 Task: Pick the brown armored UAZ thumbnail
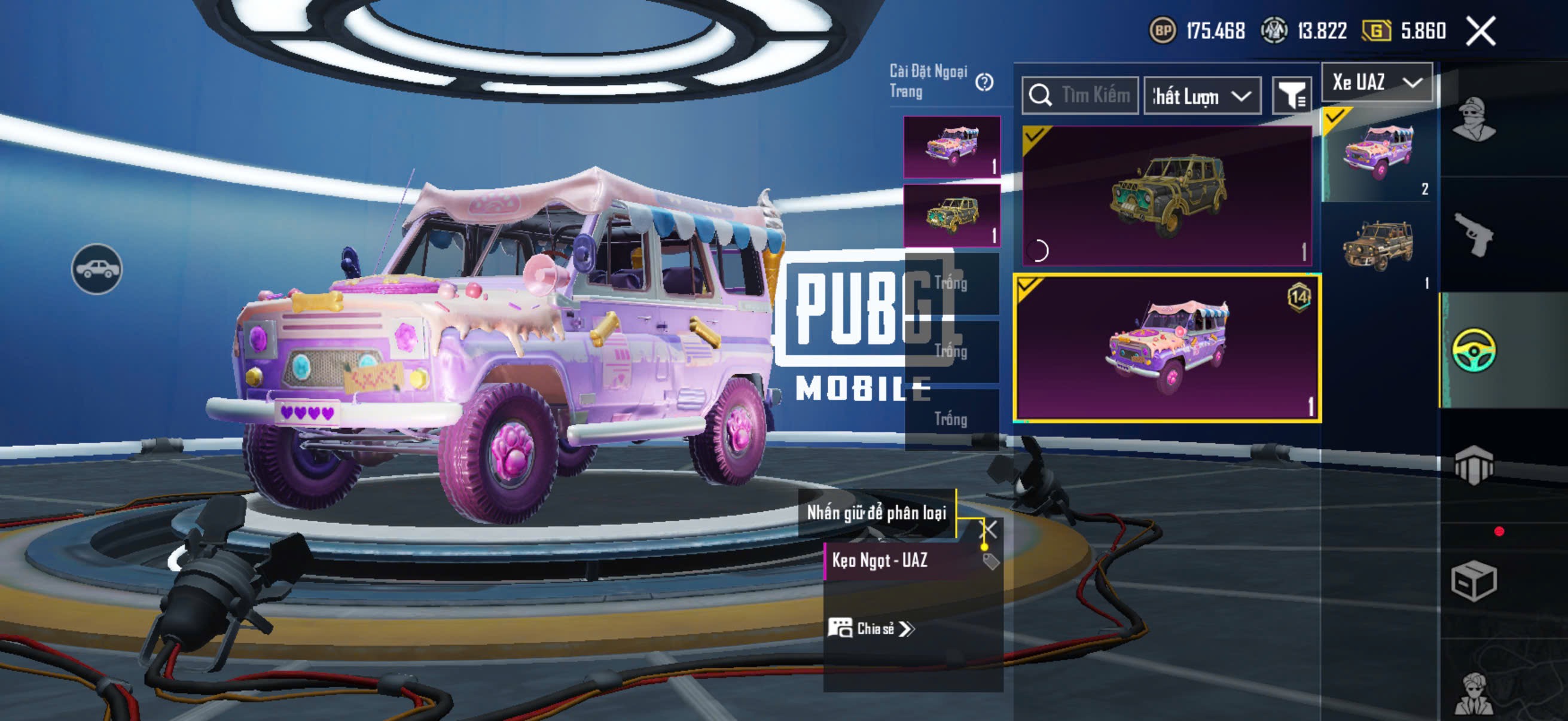1378,245
